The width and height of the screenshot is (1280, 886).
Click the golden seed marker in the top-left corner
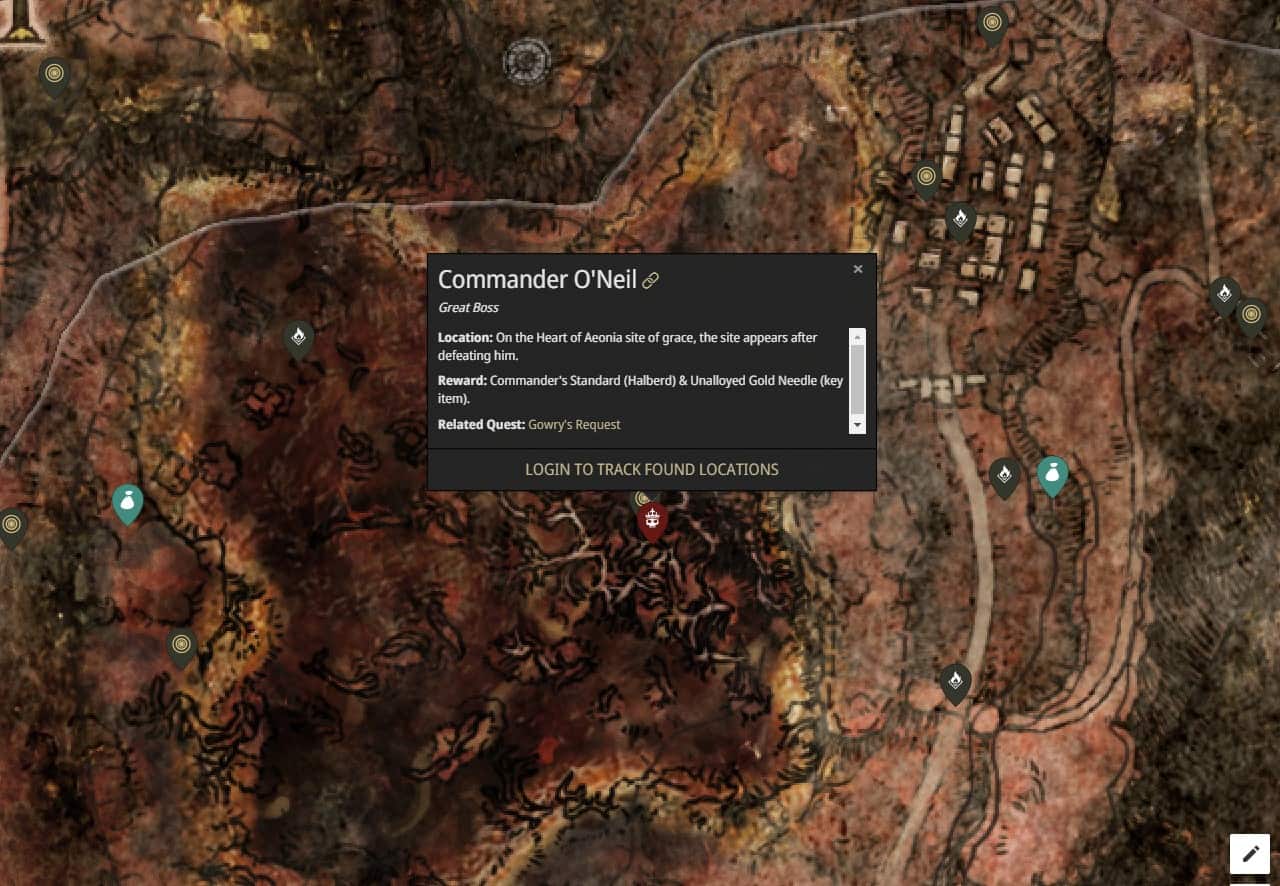click(54, 73)
